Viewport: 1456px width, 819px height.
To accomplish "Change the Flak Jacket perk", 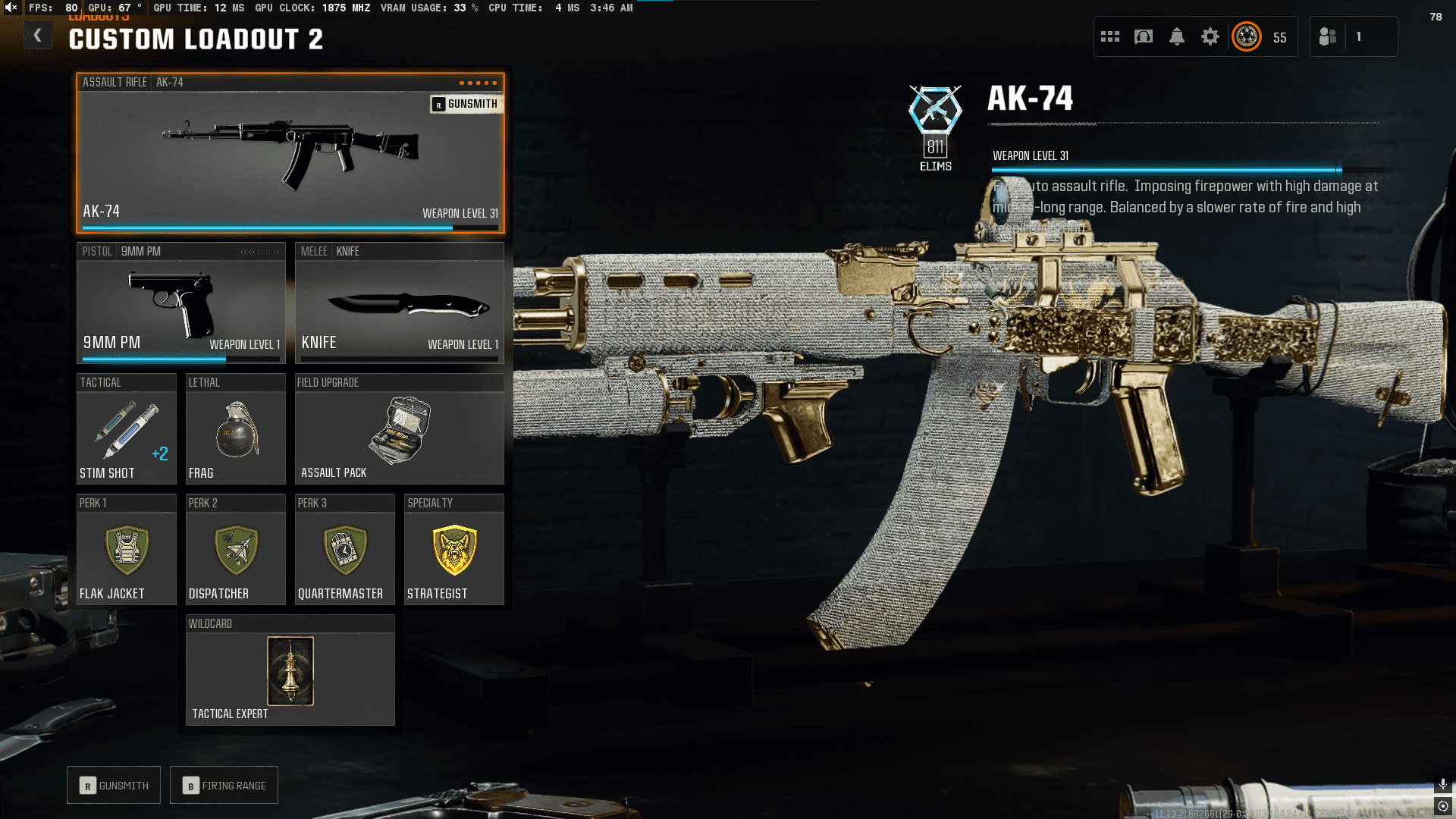I will 126,551.
